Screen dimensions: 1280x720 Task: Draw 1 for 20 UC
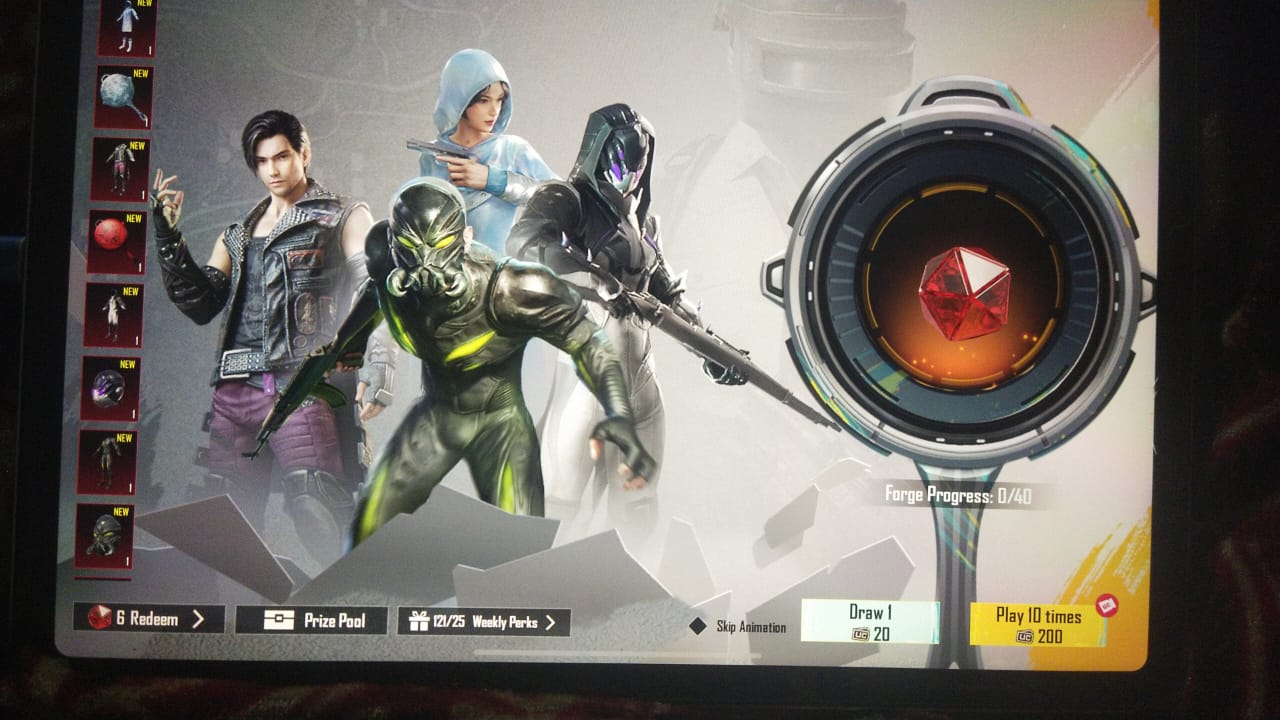869,622
